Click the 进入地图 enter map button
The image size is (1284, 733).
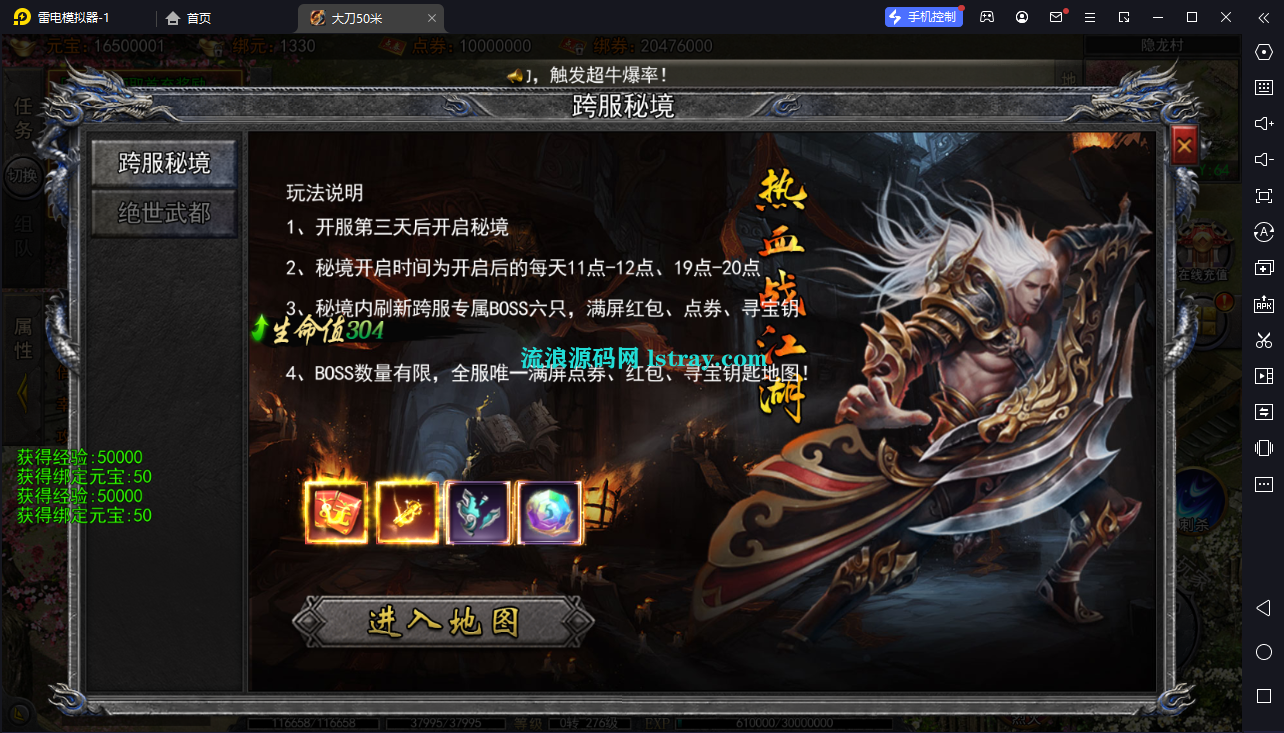click(443, 622)
